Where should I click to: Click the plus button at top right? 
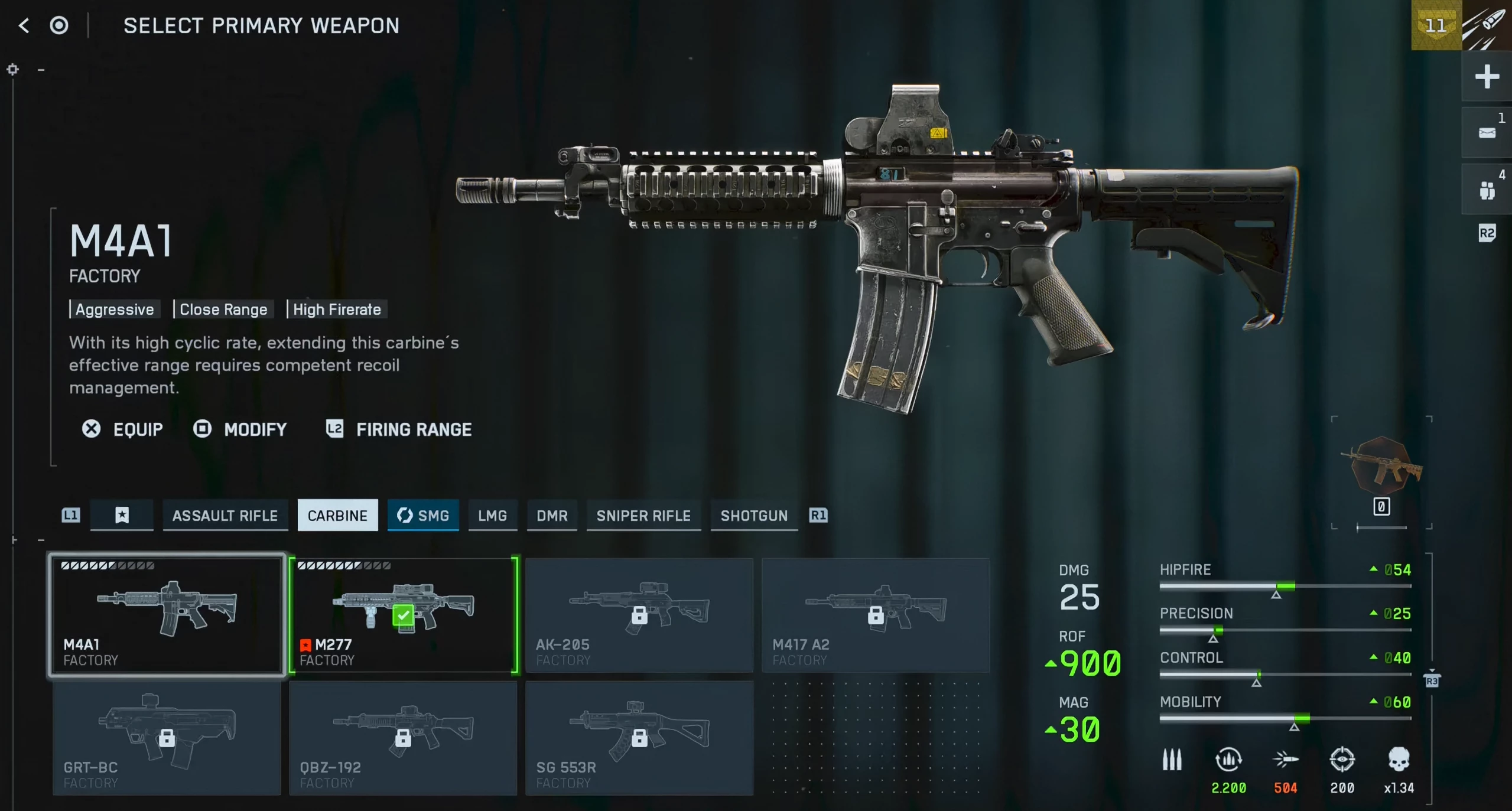[1487, 77]
